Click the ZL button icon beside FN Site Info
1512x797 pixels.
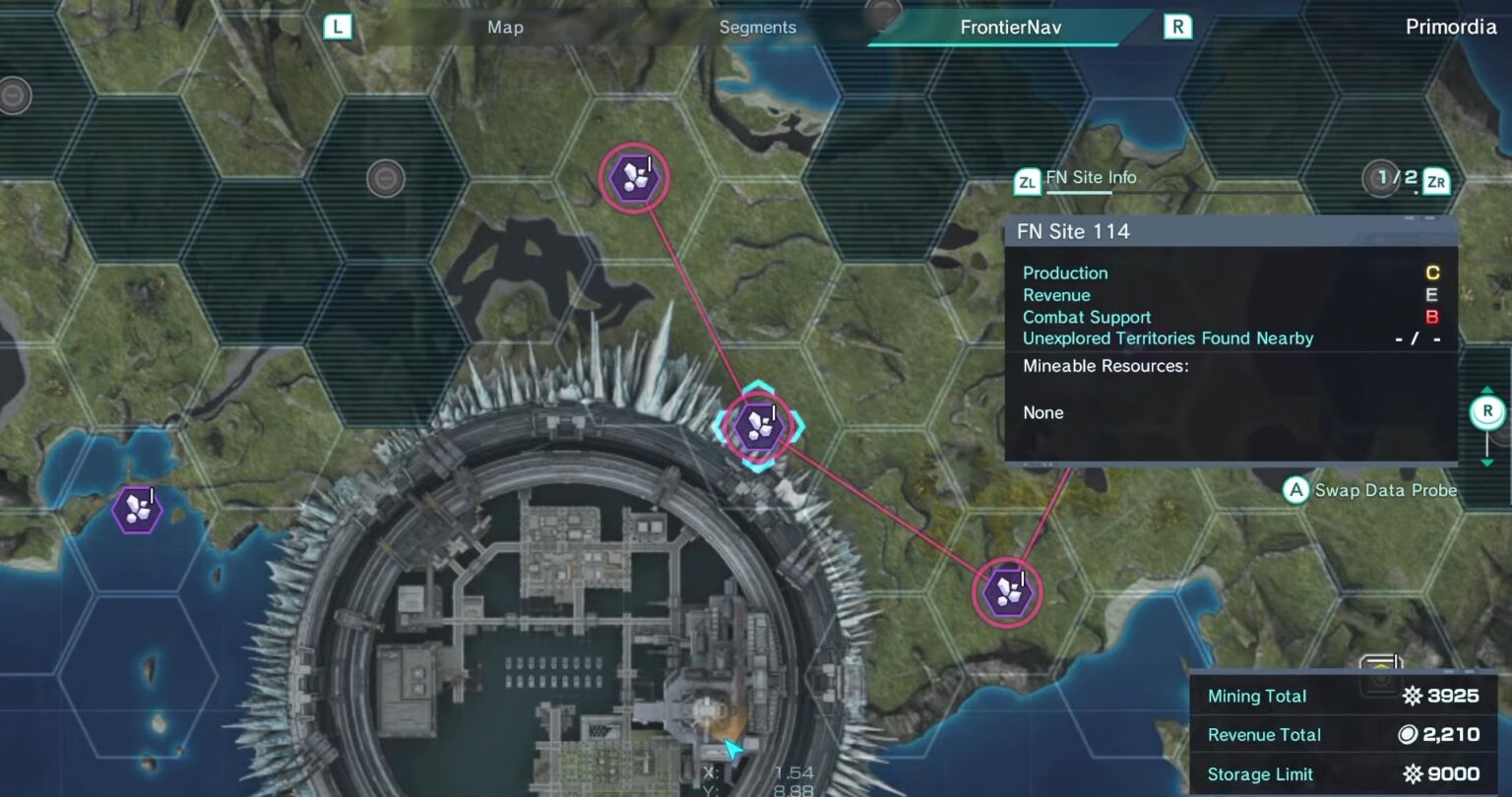coord(1027,180)
